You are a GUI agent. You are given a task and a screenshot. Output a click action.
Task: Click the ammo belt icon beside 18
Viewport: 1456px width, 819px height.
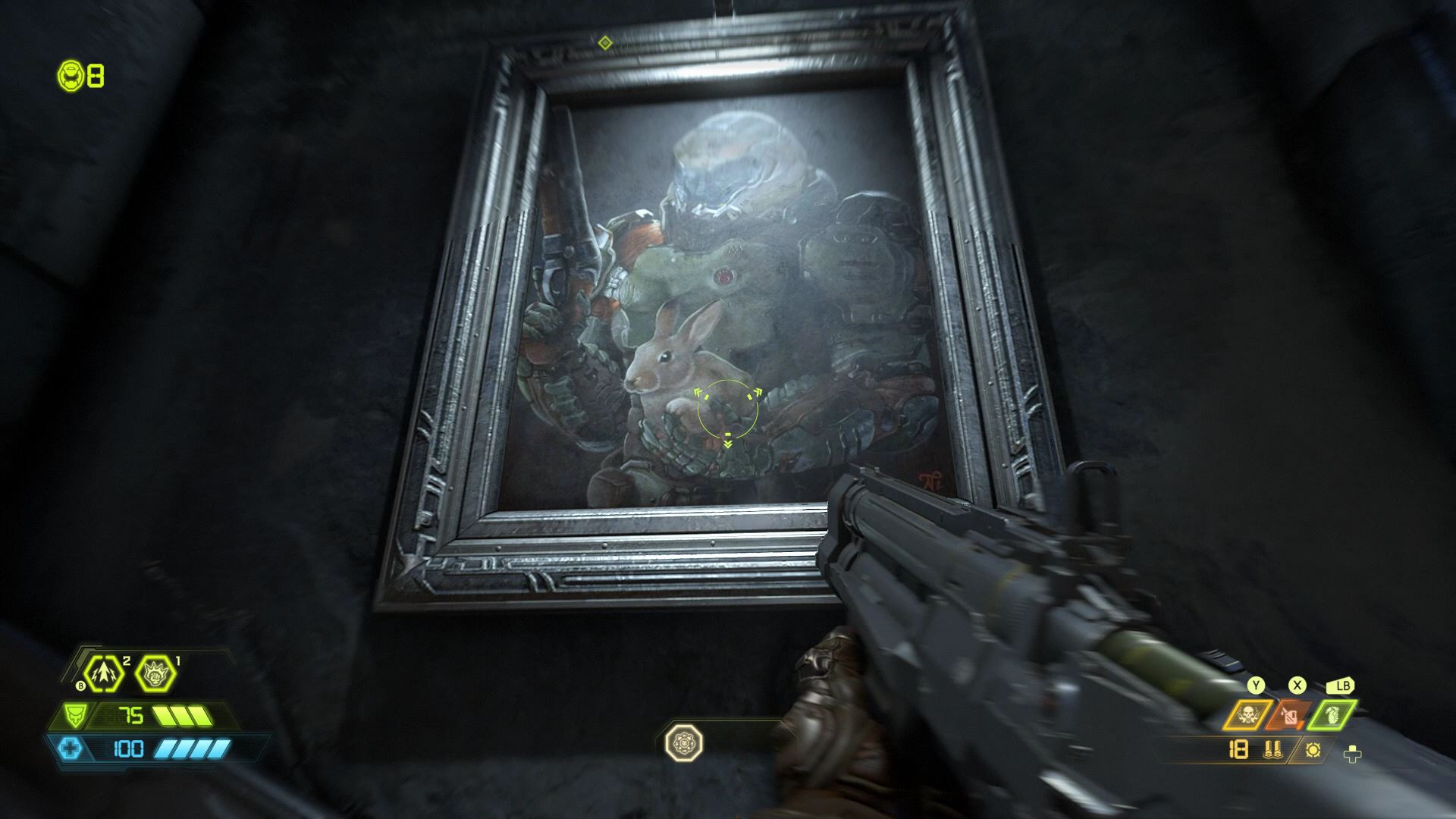(1272, 751)
